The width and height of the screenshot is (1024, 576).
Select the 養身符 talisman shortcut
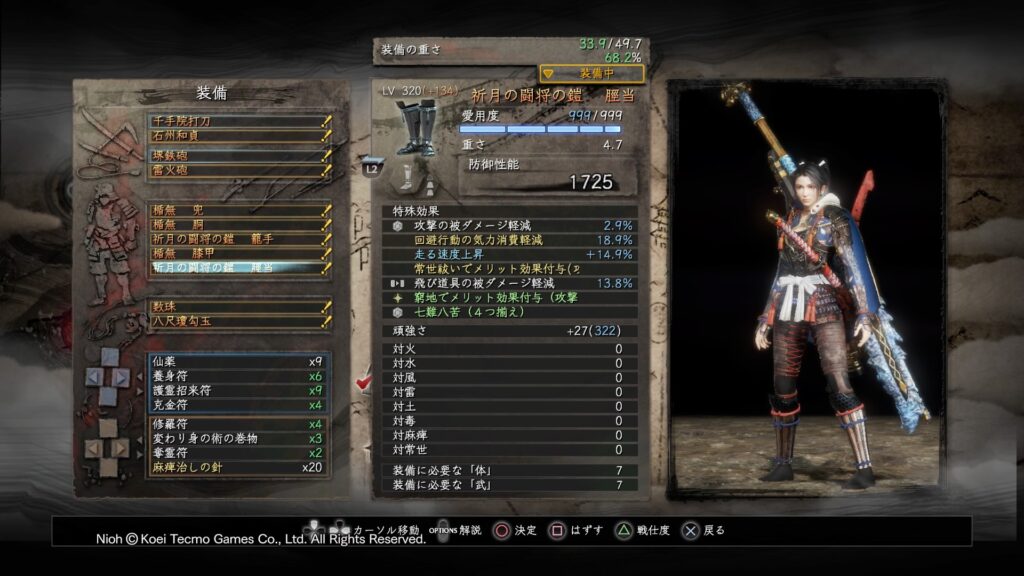click(x=238, y=376)
